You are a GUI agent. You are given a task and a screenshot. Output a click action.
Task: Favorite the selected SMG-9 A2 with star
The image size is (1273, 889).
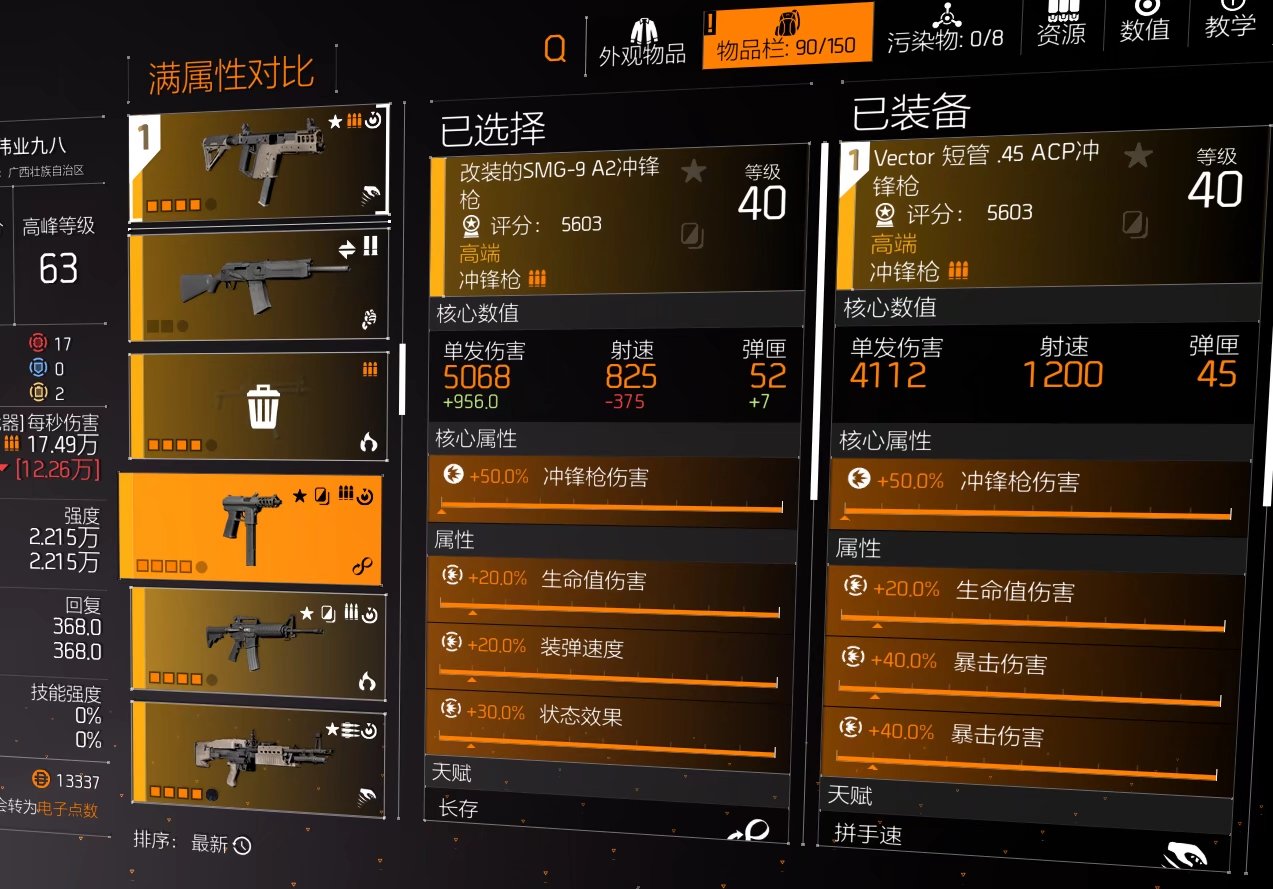693,172
